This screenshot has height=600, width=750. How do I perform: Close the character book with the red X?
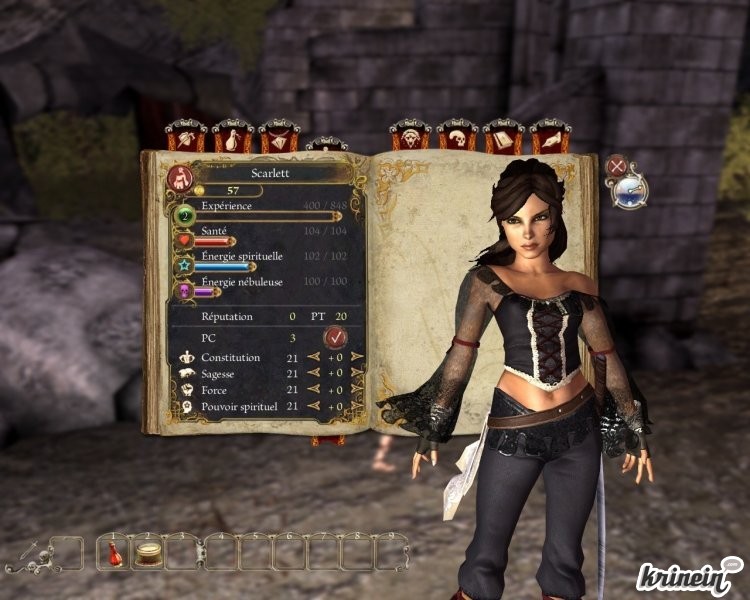pyautogui.click(x=618, y=166)
